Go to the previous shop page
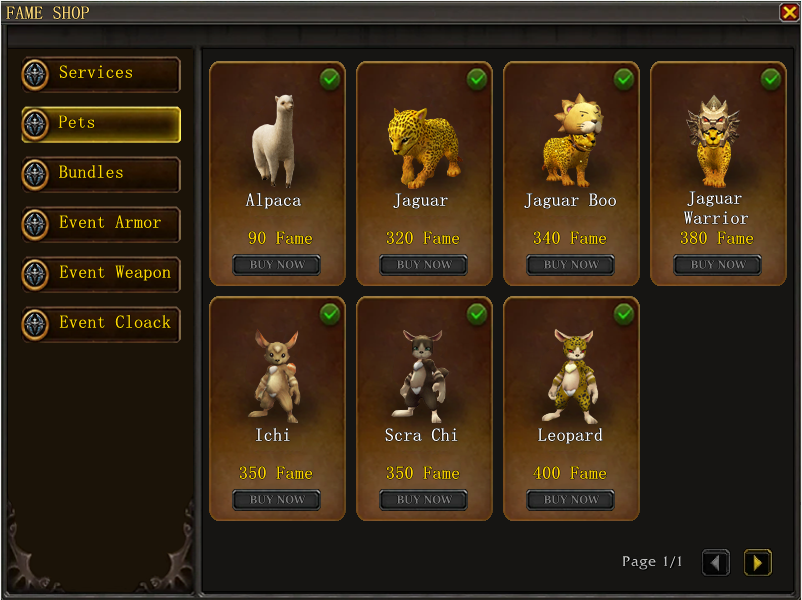Viewport: 802px width, 600px height. pyautogui.click(x=716, y=563)
